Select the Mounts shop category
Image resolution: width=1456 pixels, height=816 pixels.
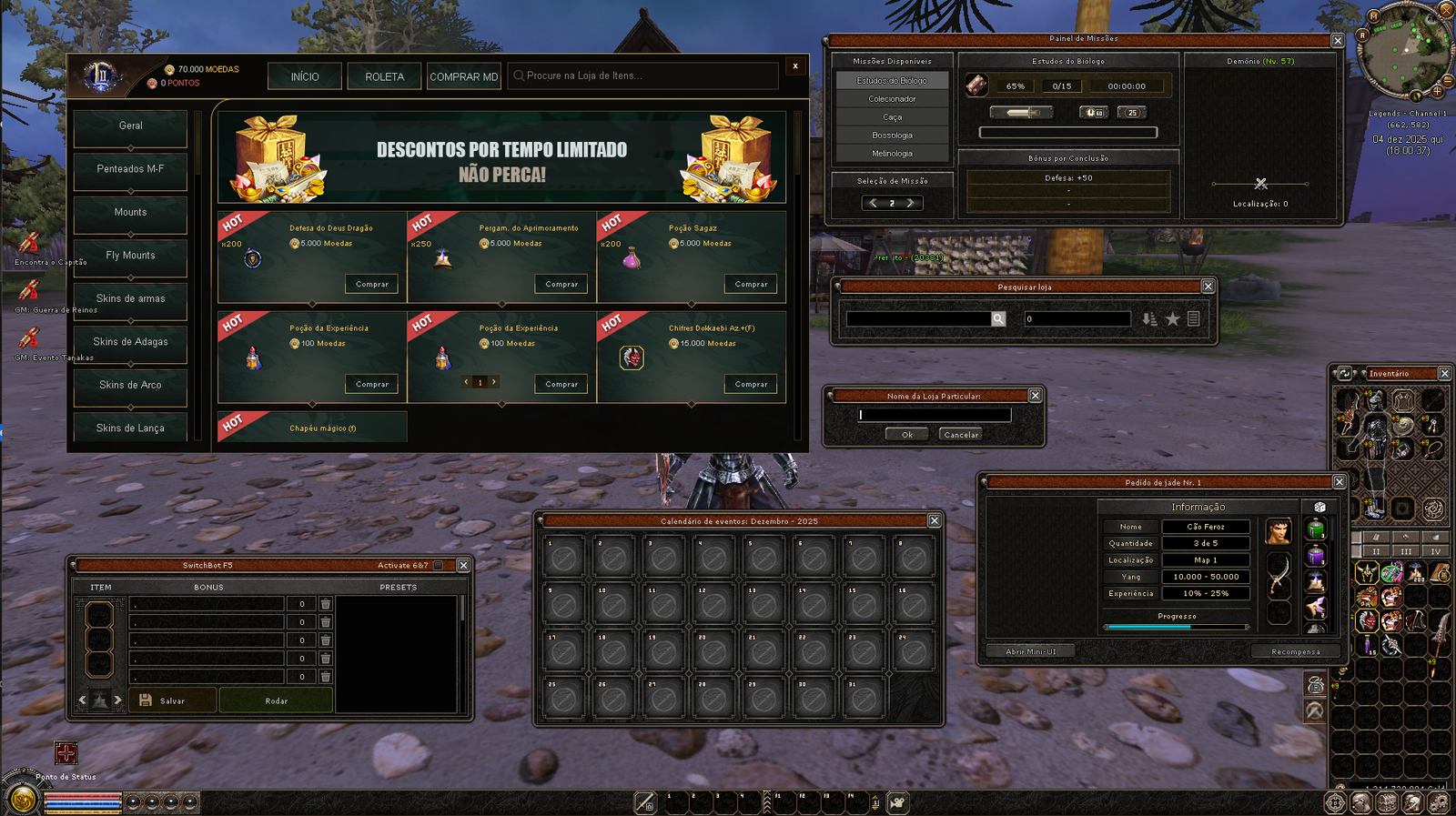tap(130, 213)
